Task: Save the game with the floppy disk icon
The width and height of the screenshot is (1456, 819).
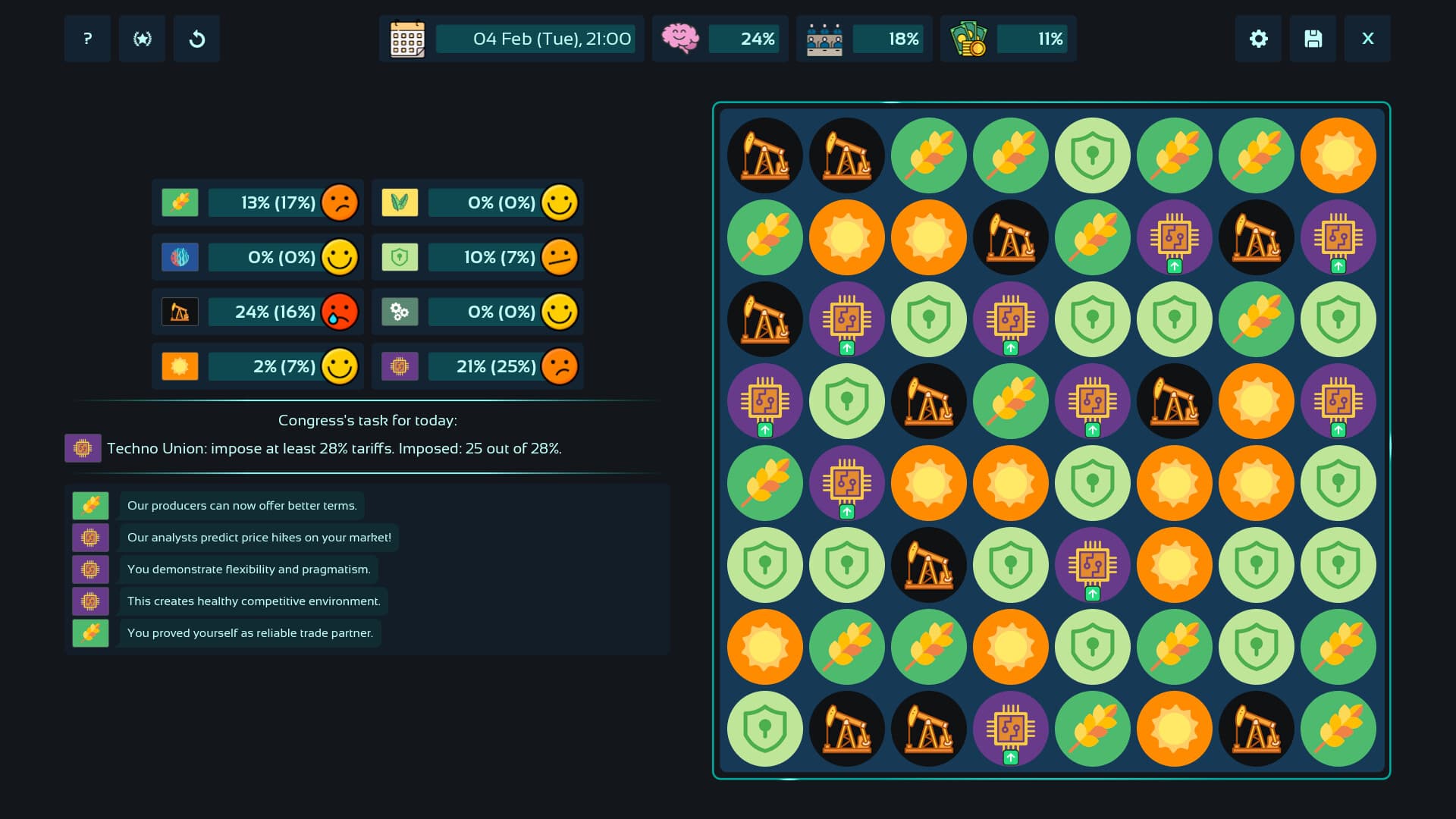Action: tap(1313, 39)
